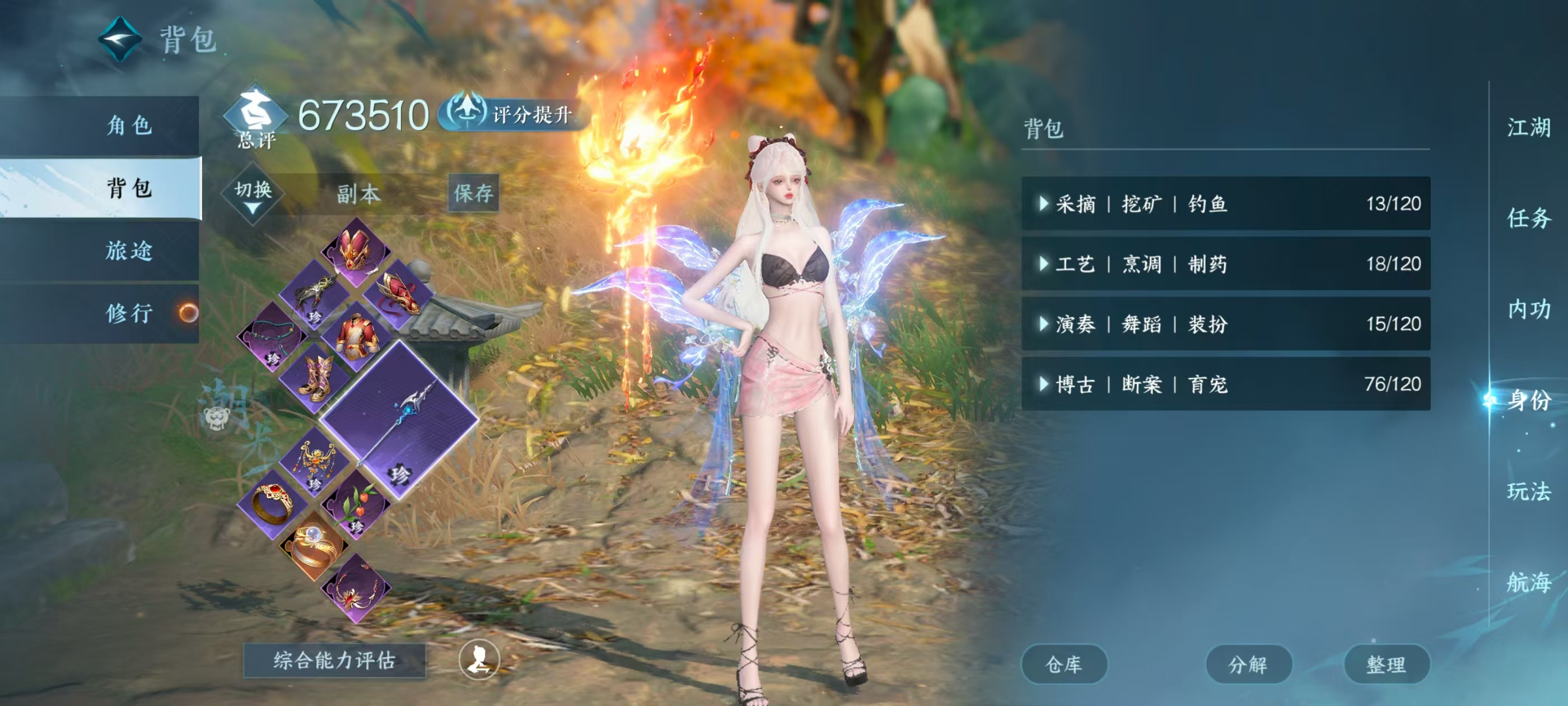Expand the 工艺 | 烹调 | 制药 row
The width and height of the screenshot is (1568, 706).
point(1225,264)
